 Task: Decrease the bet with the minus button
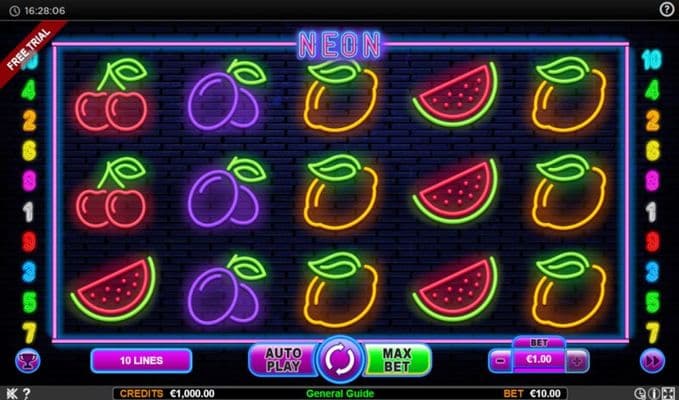(499, 360)
